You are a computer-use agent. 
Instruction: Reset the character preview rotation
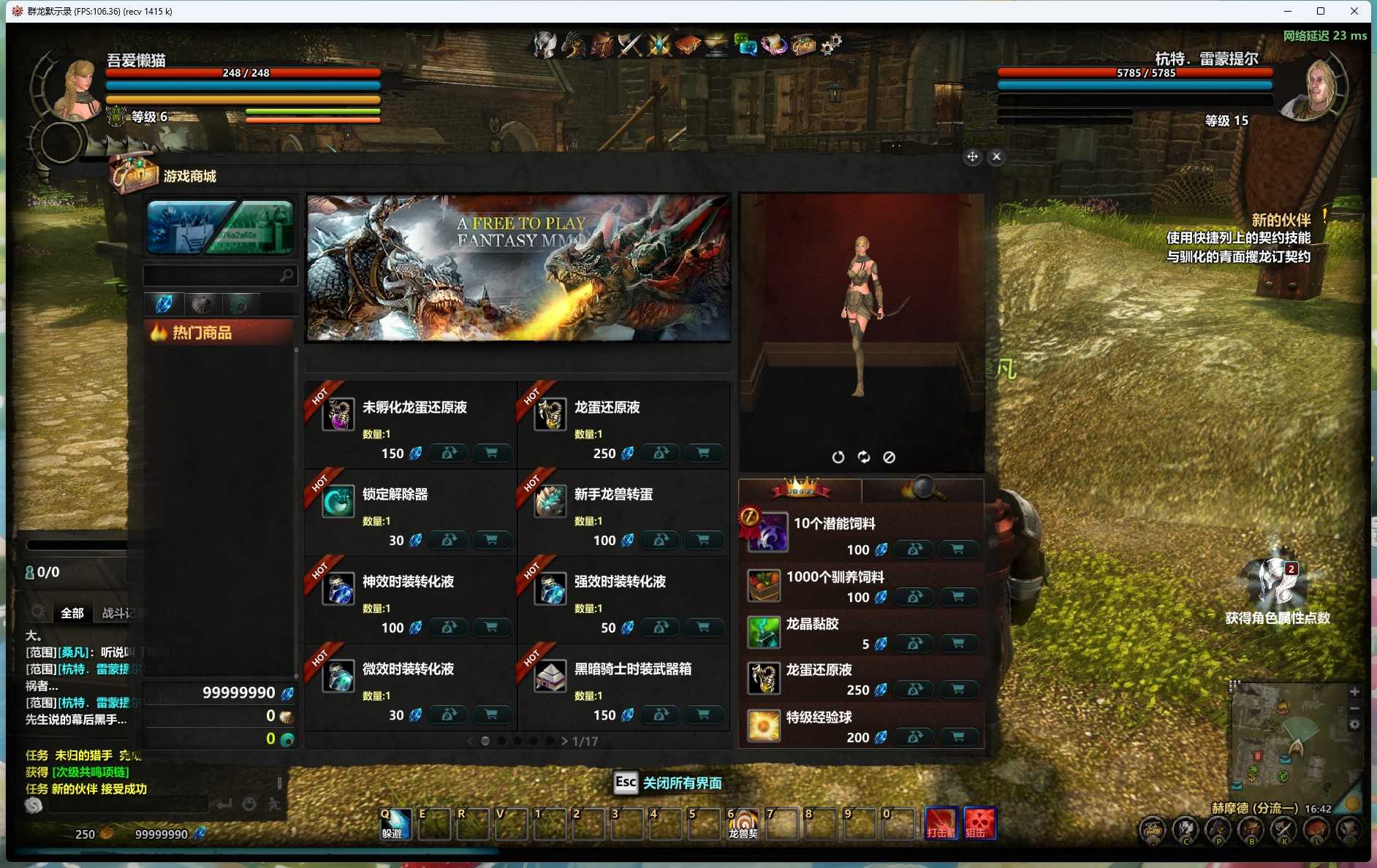pos(838,457)
